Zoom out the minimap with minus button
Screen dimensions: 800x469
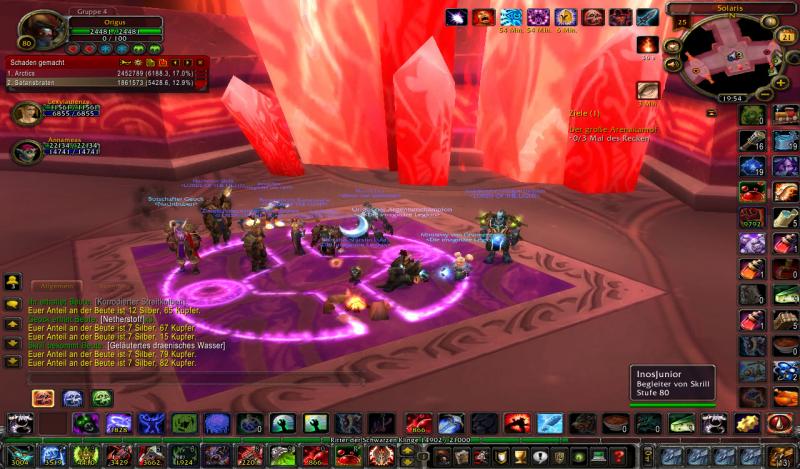point(765,95)
